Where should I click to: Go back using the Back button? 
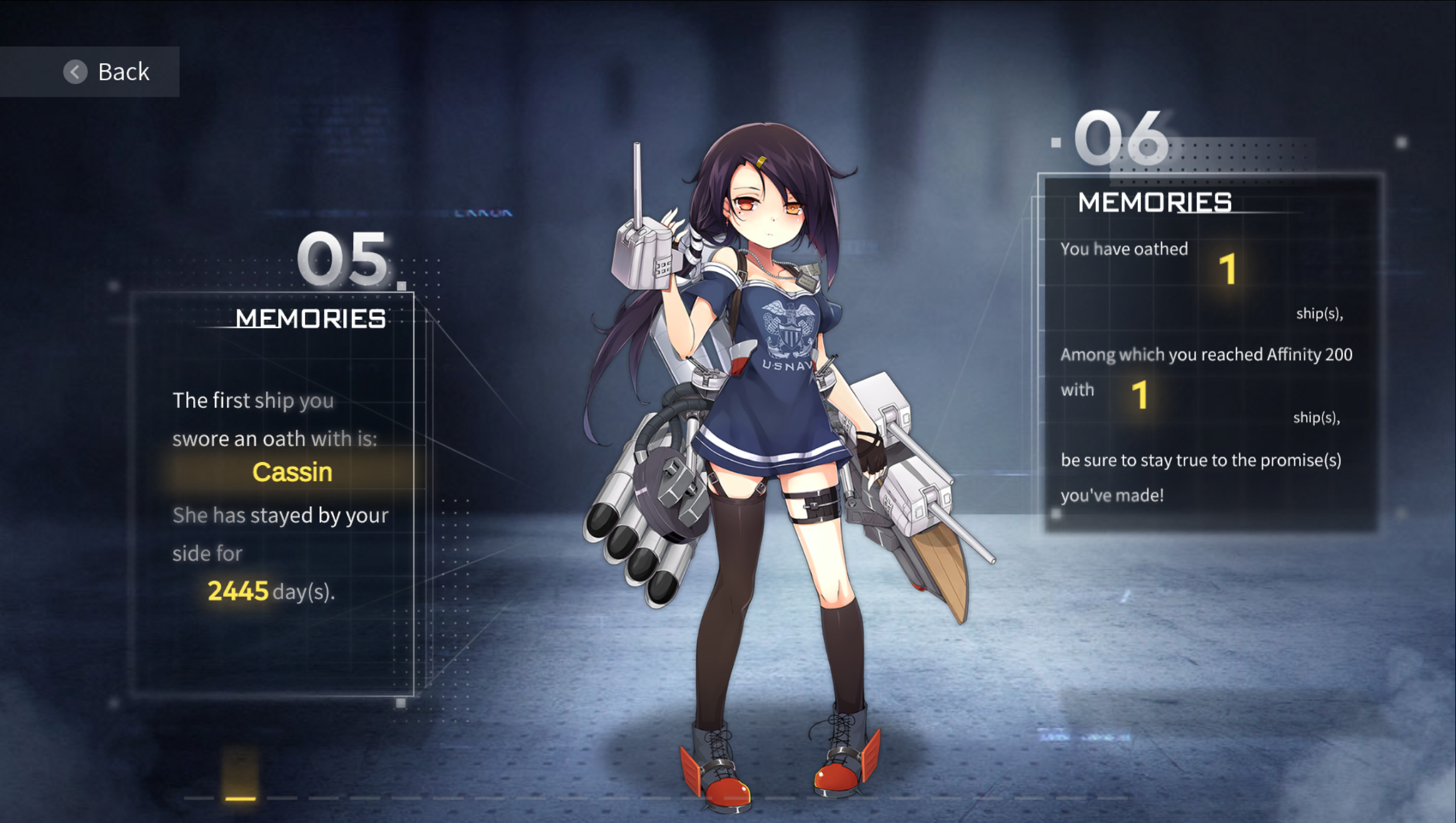pos(107,72)
